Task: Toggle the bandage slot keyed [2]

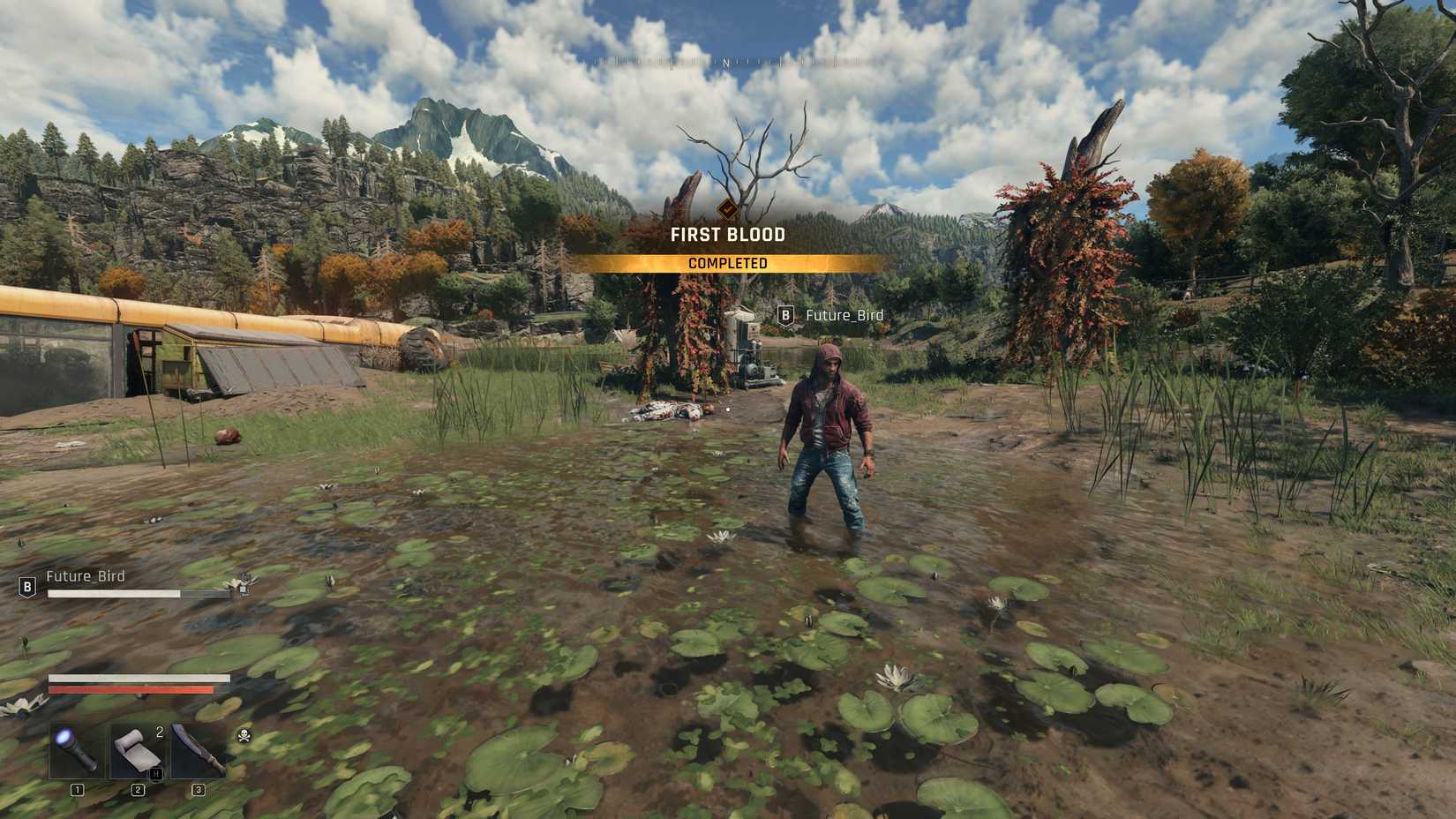Action: coord(138,788)
